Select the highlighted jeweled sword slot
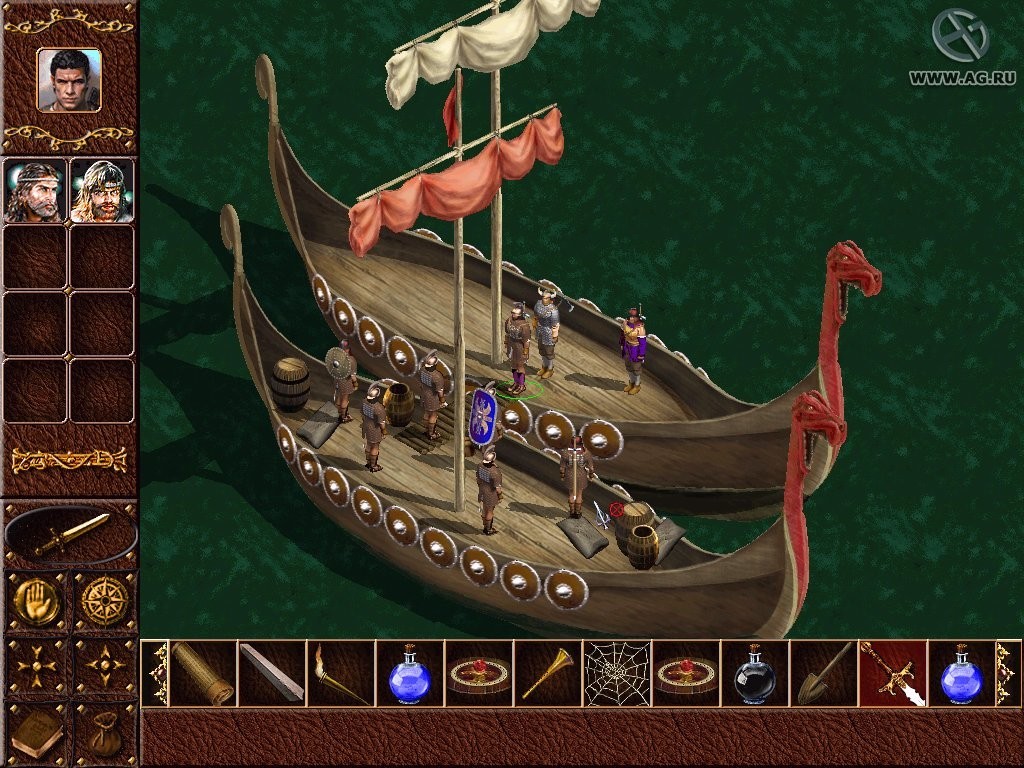This screenshot has height=768, width=1024. 892,673
